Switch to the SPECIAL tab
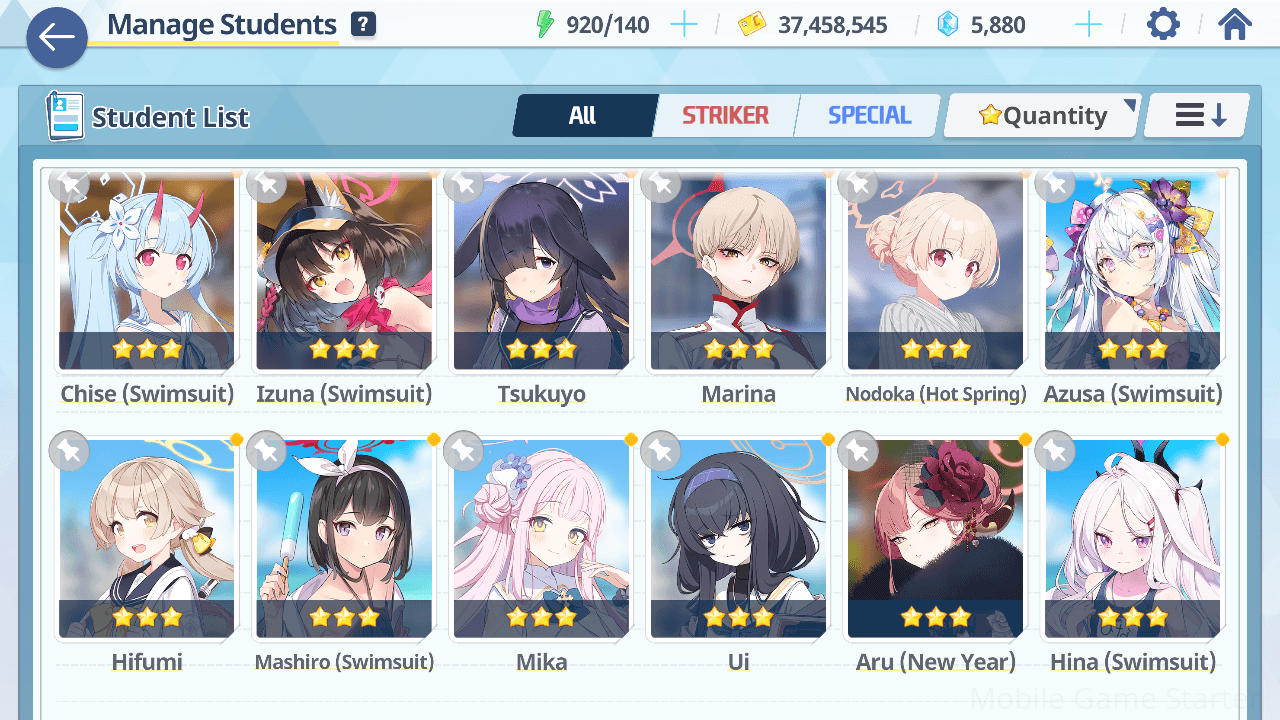Screen dimensions: 1280x720 click(869, 116)
